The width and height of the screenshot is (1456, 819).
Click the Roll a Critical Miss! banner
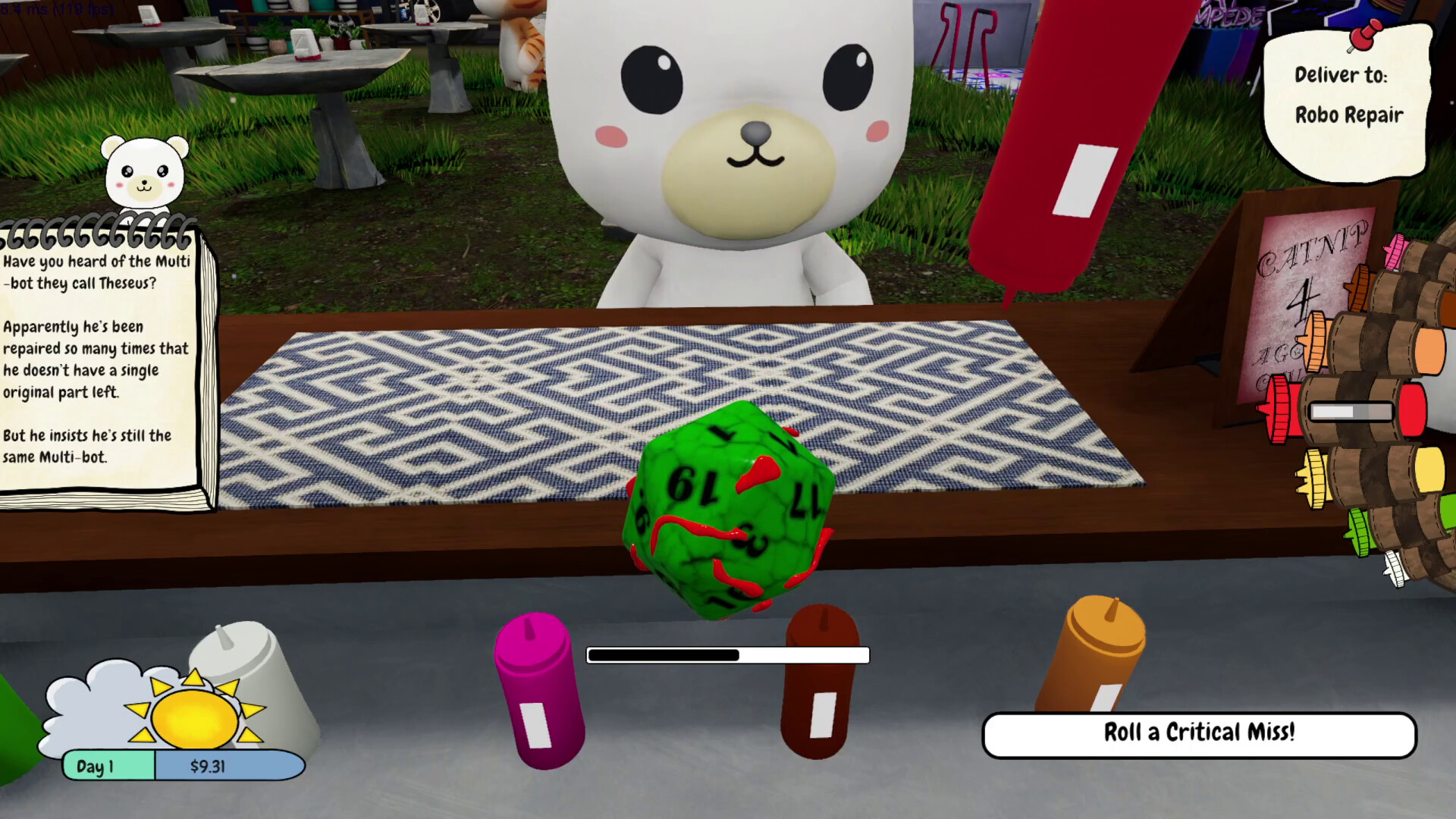(1198, 733)
